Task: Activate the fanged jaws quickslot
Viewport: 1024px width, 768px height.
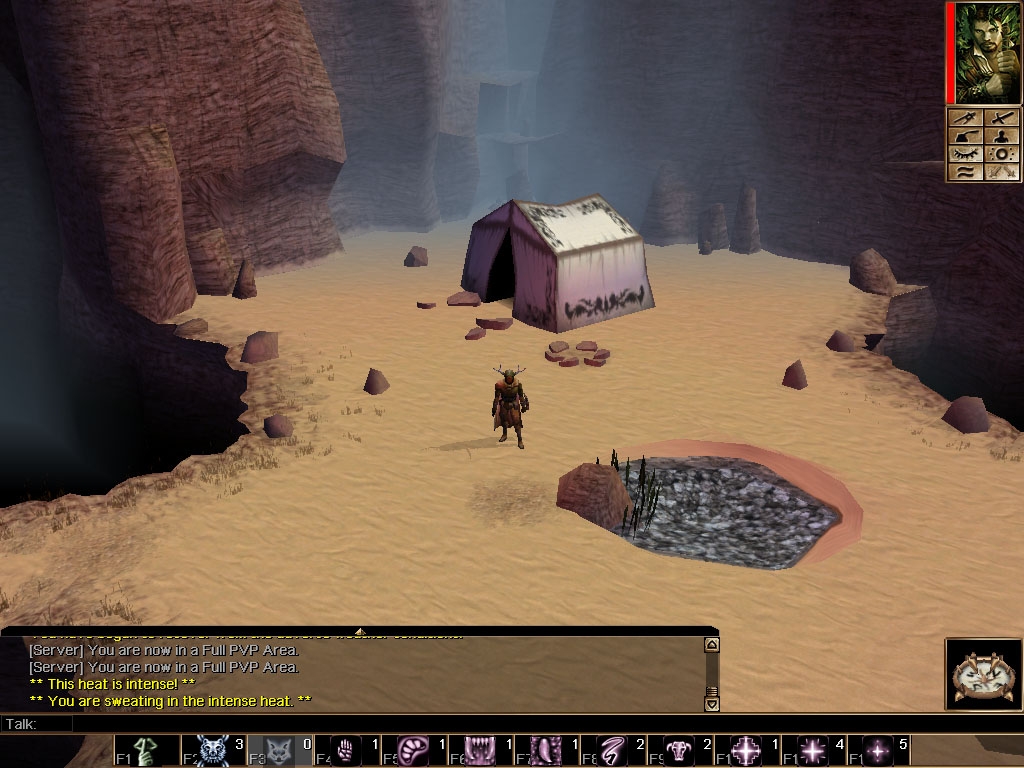Action: (480, 750)
